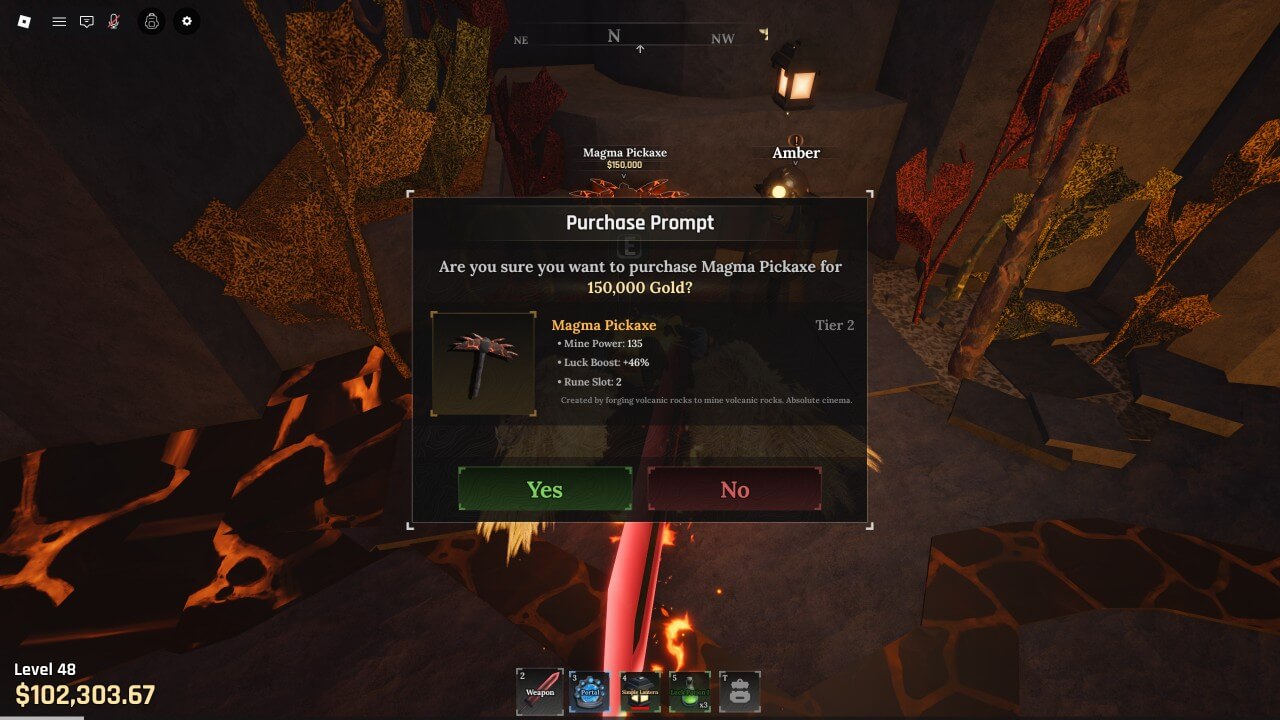Open the backpack inventory slot in hotbar
The image size is (1280, 720).
740,692
